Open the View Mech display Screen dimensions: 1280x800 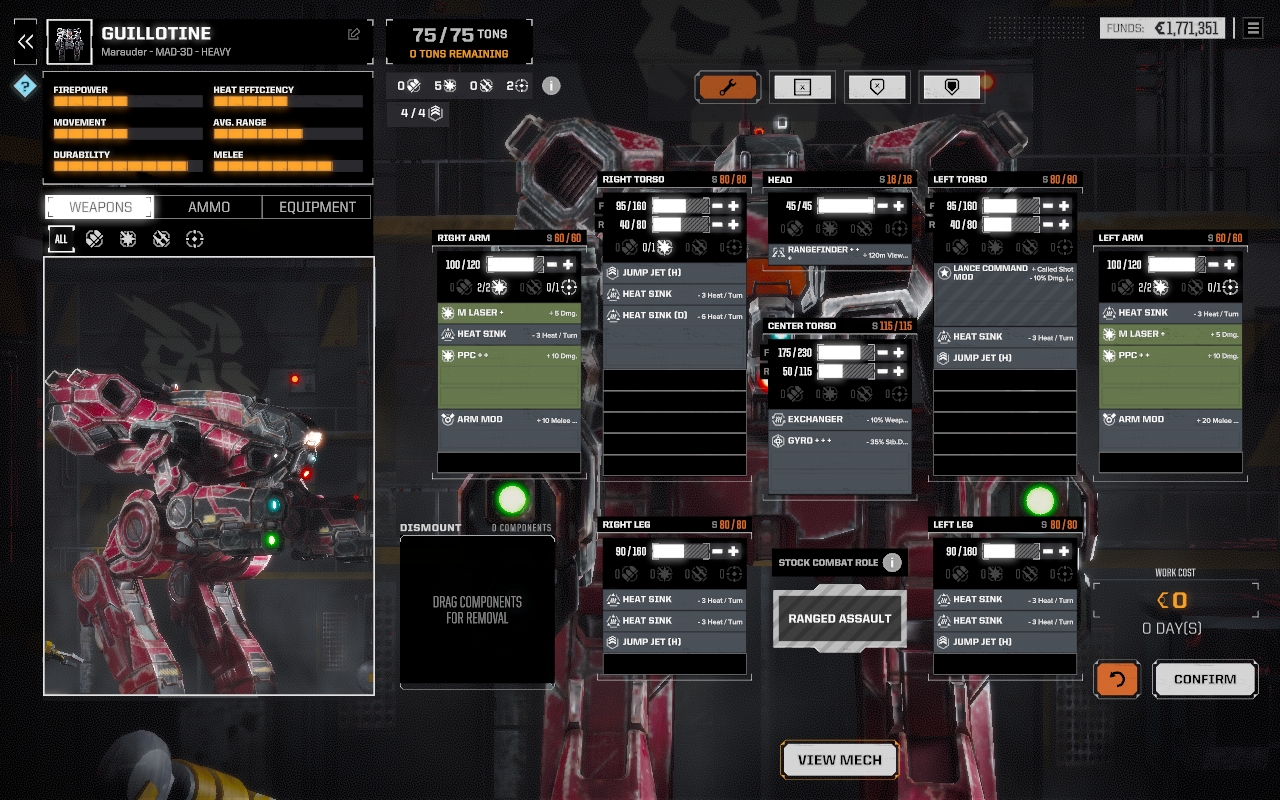tap(839, 760)
